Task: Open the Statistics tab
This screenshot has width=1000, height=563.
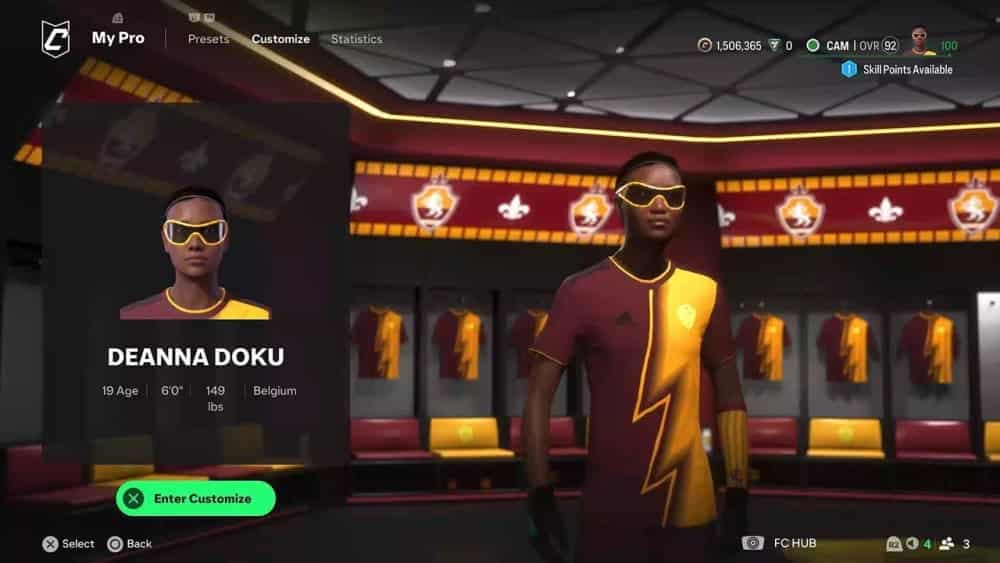Action: 356,39
